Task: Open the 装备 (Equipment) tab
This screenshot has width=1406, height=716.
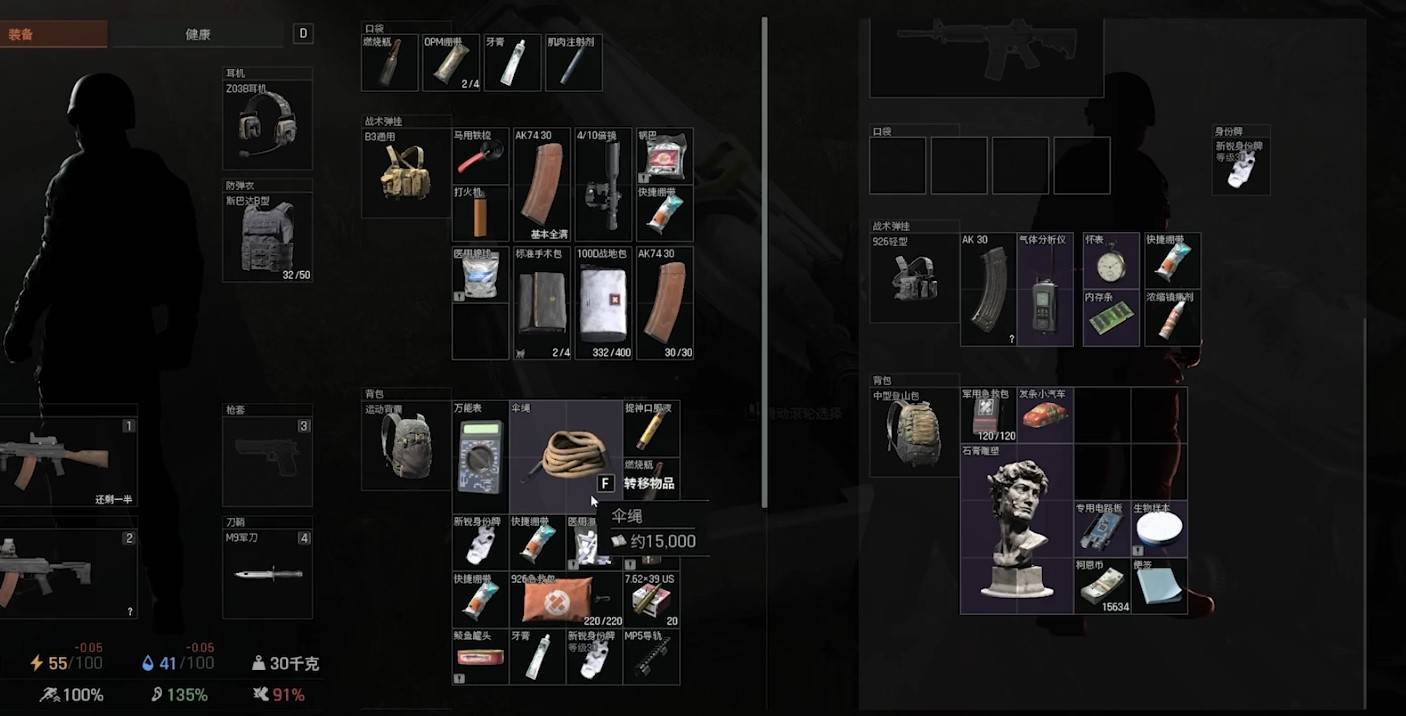Action: (52, 34)
